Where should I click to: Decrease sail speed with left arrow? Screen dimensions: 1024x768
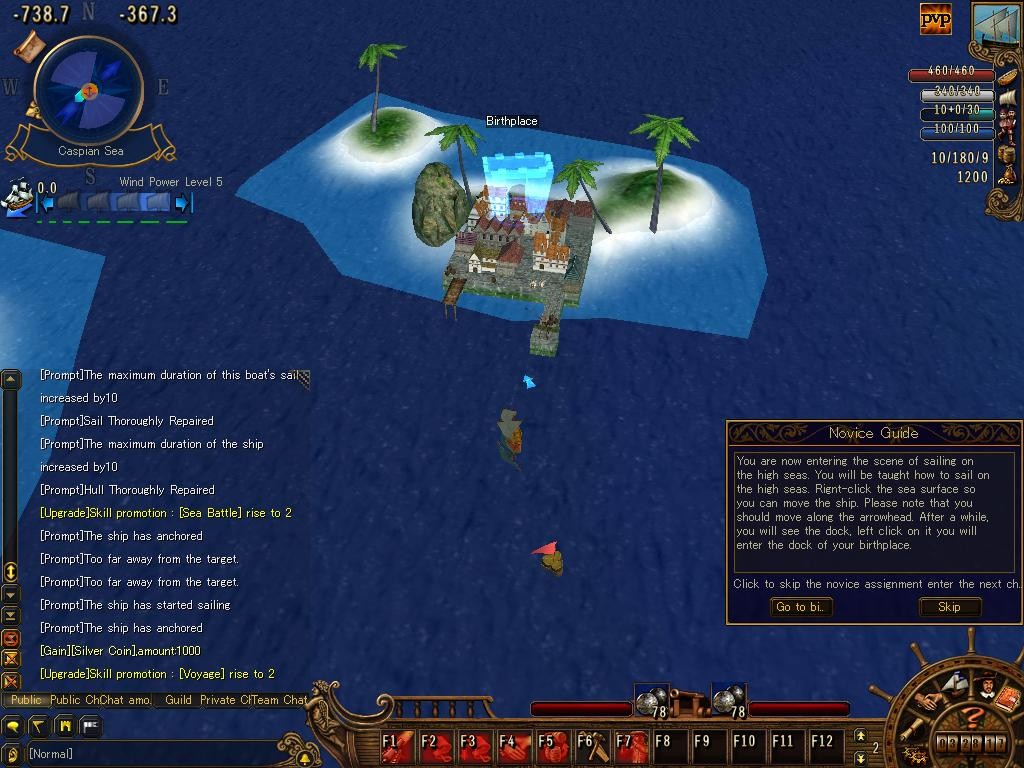click(45, 203)
